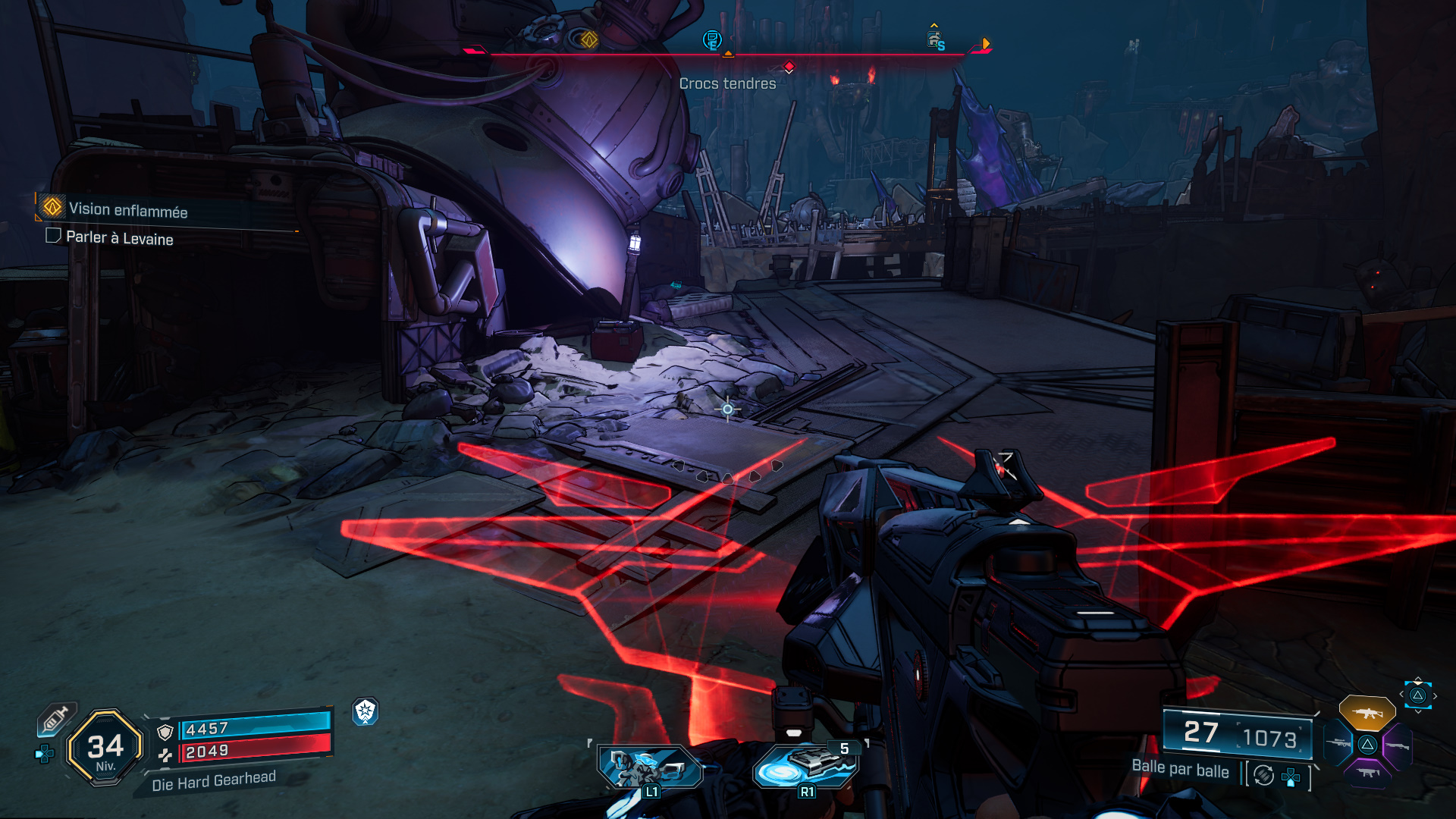Equip the purple SMG in the bottom slot
The image size is (1456, 819).
[x=1367, y=773]
